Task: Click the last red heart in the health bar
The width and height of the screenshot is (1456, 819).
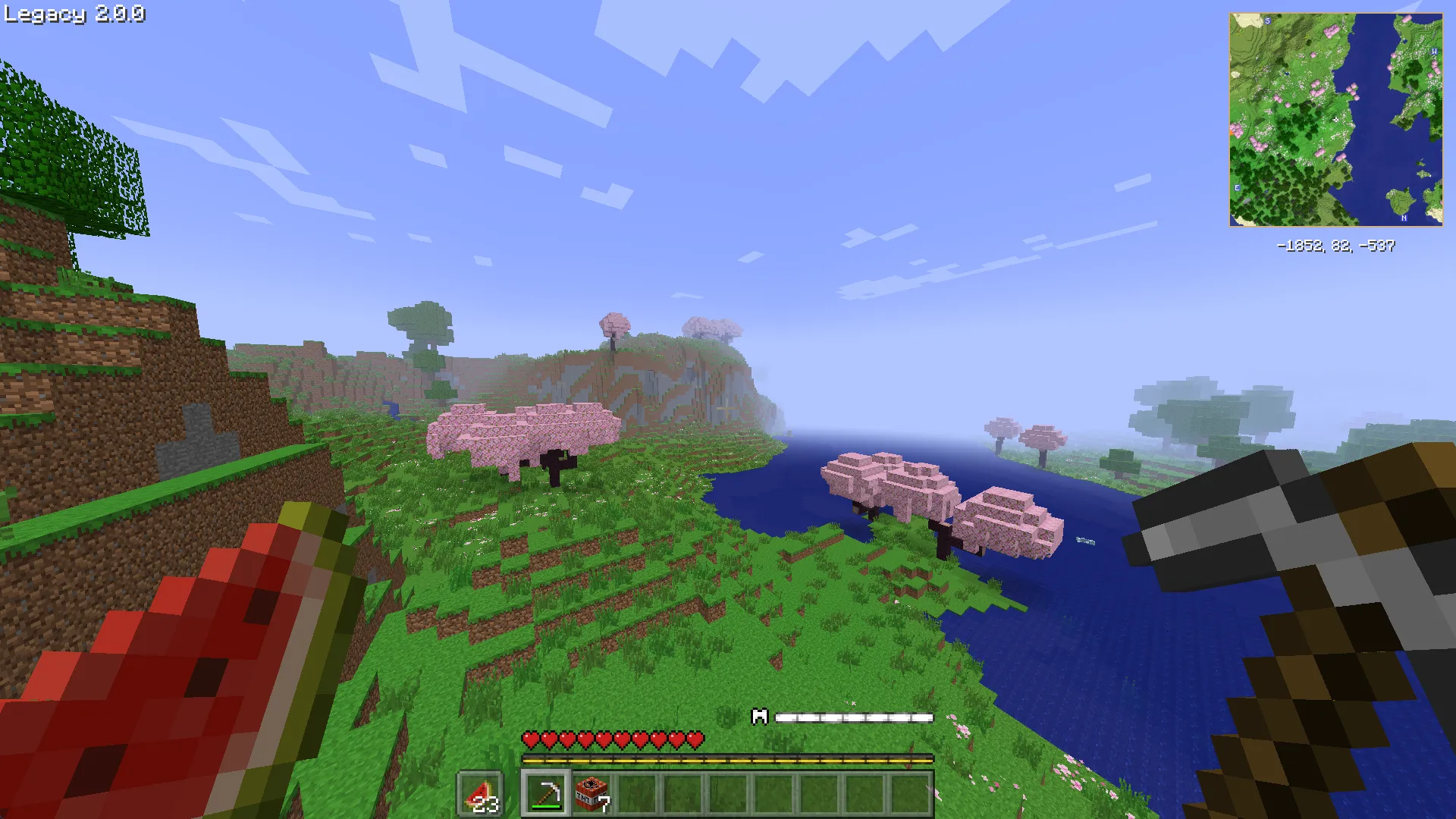Action: (695, 738)
